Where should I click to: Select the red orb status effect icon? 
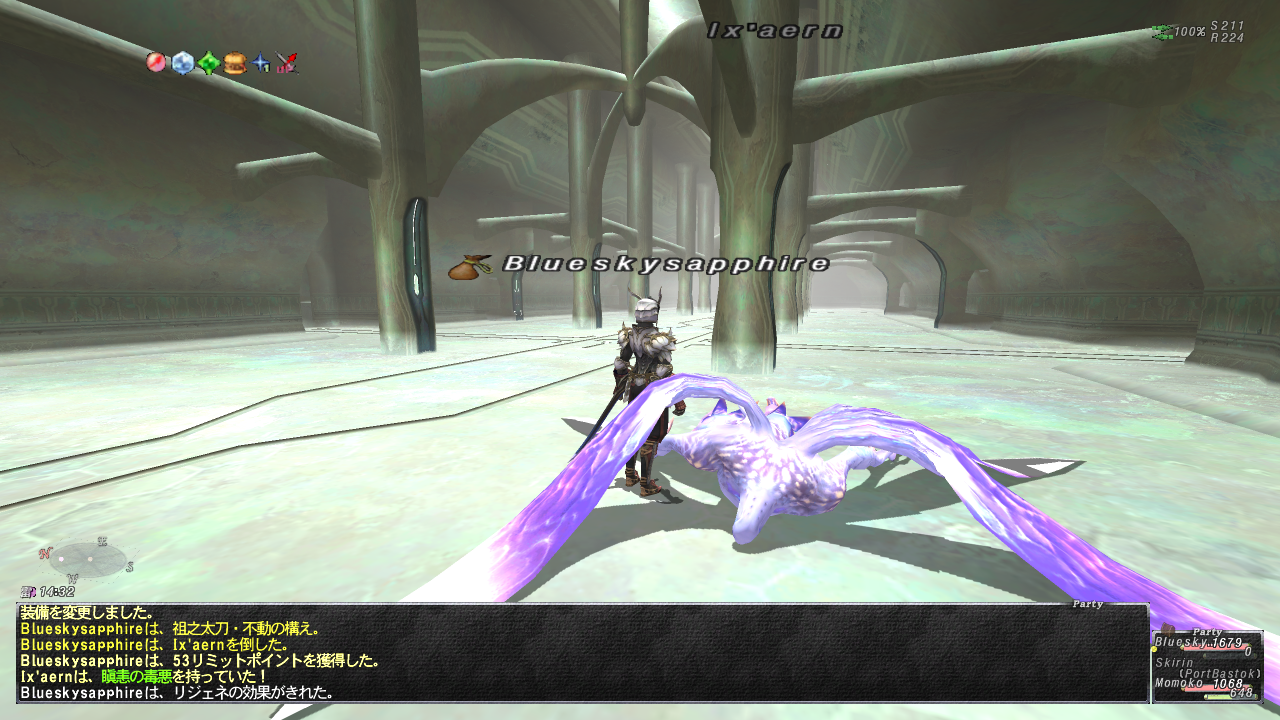tap(156, 63)
